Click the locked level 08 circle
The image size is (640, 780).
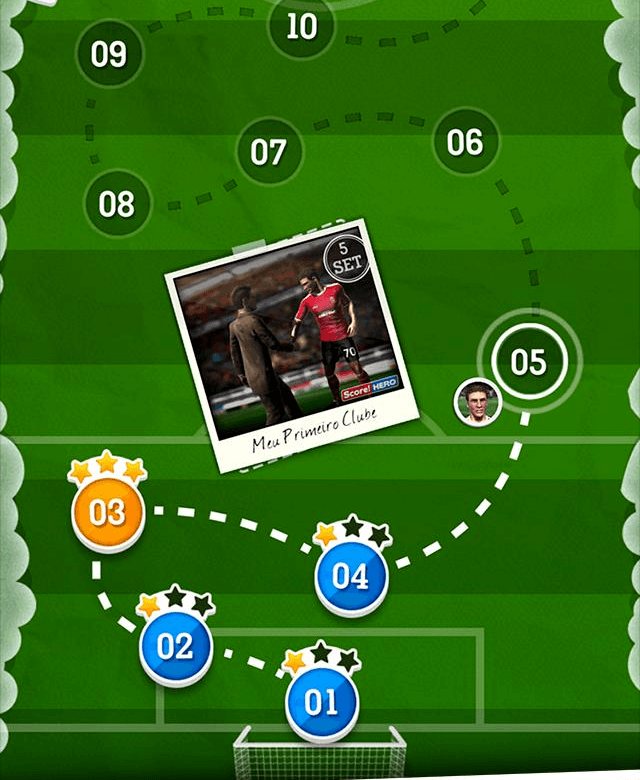tap(116, 205)
